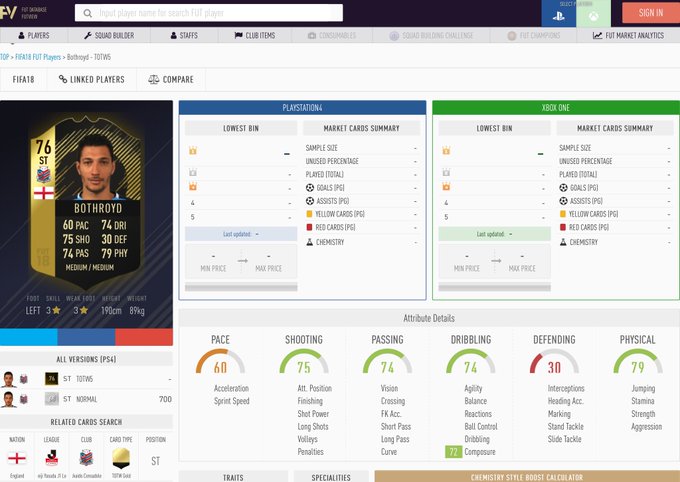The width and height of the screenshot is (680, 482).
Task: Switch to the Linked Players tab
Action: point(91,79)
